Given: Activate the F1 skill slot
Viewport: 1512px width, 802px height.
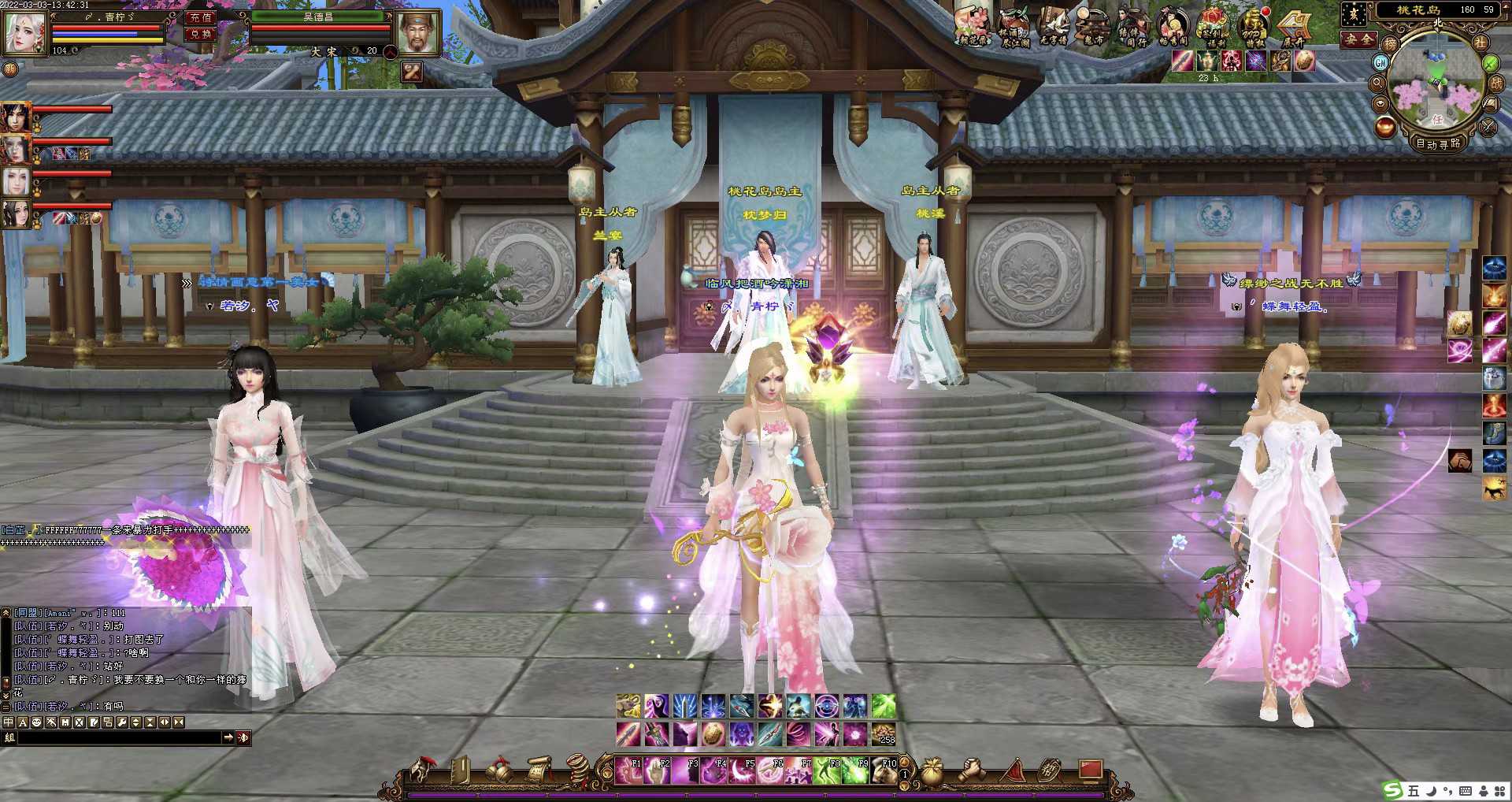Looking at the screenshot, I should 629,770.
